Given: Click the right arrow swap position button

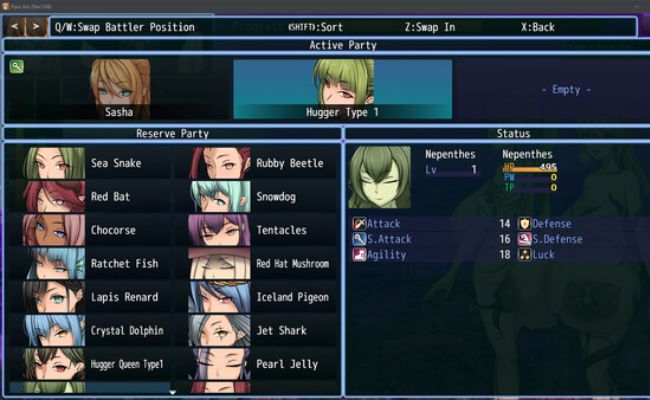Looking at the screenshot, I should [37, 27].
